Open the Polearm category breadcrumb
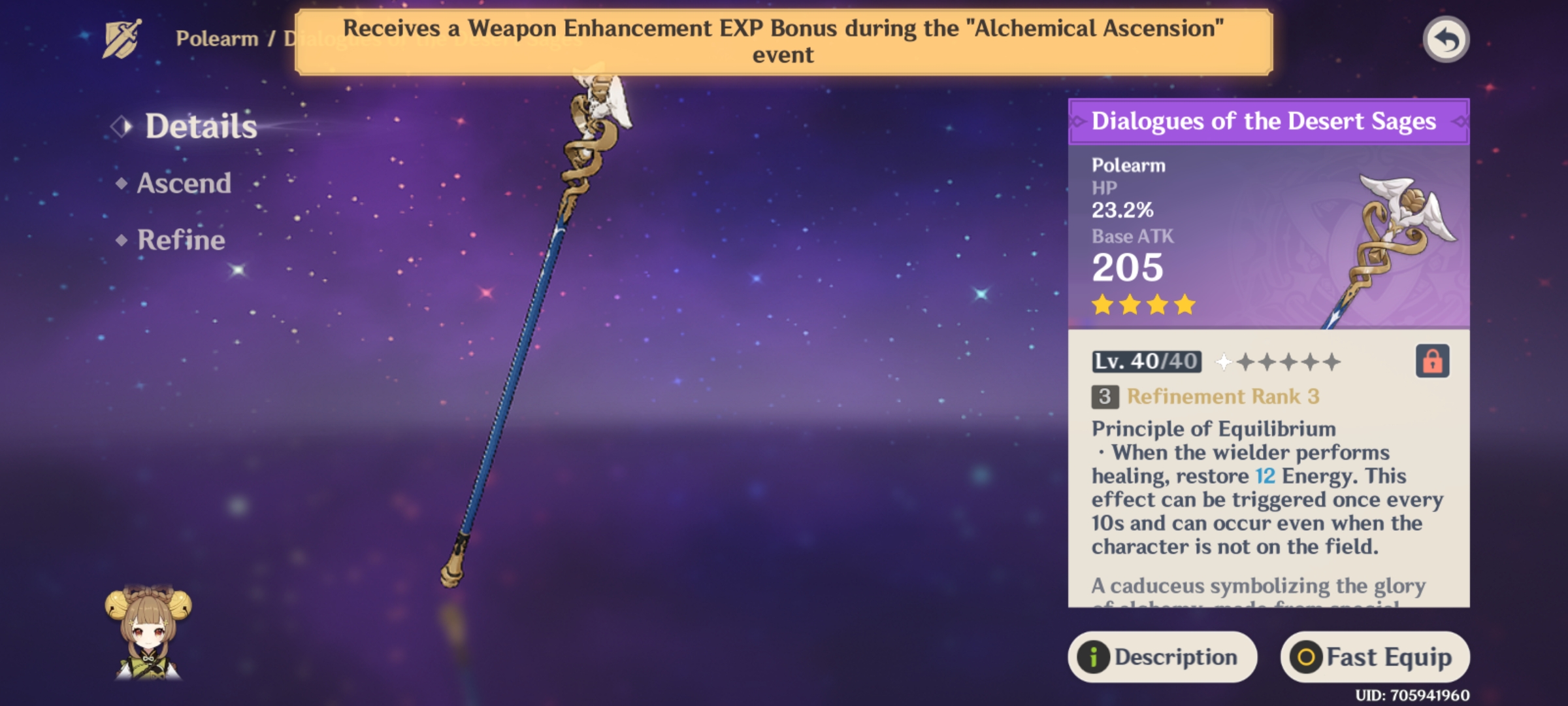The image size is (1568, 706). pos(216,39)
